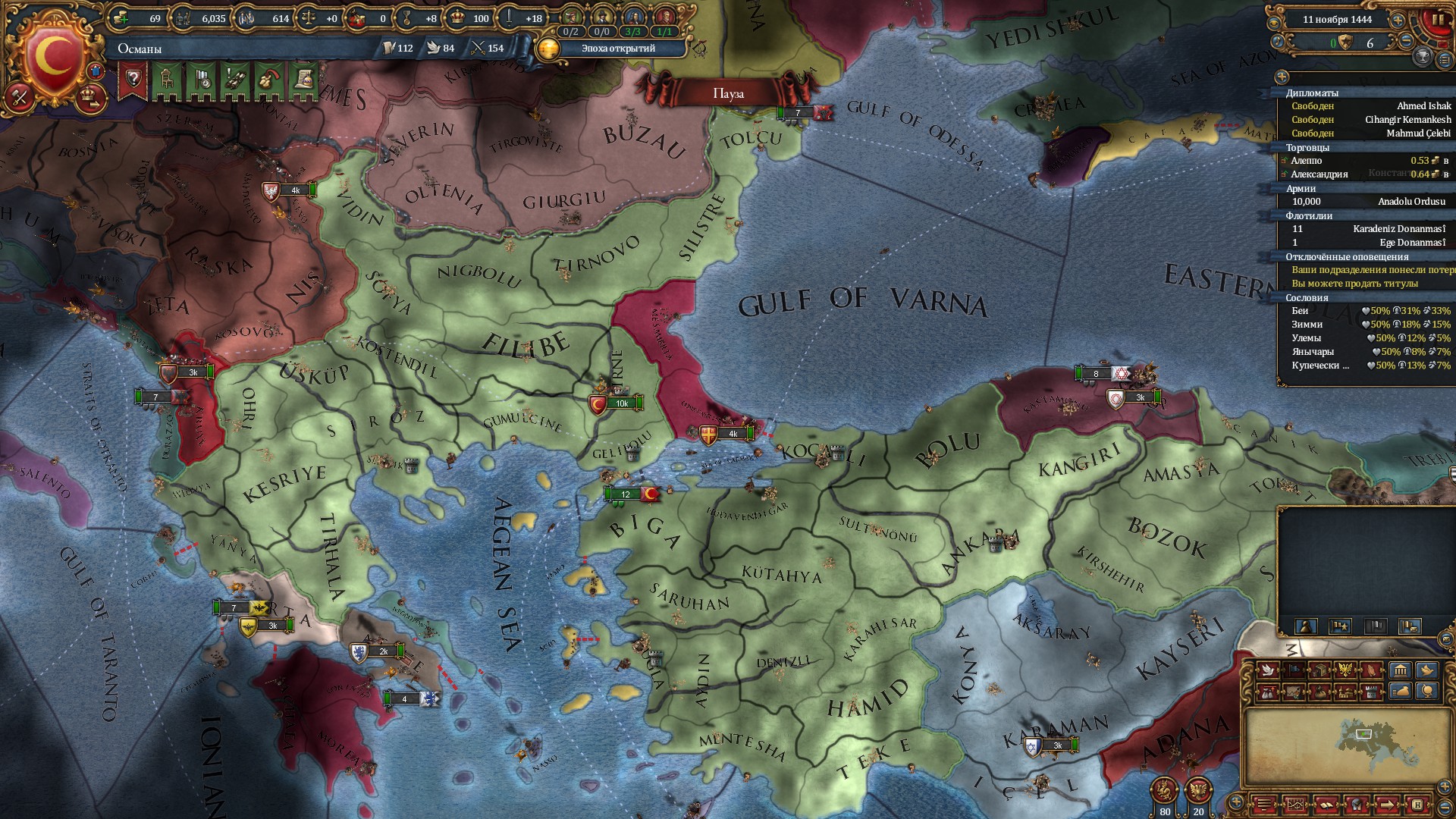The image size is (1456, 819).
Task: Open the Aleppo trade node entry
Action: (1307, 161)
